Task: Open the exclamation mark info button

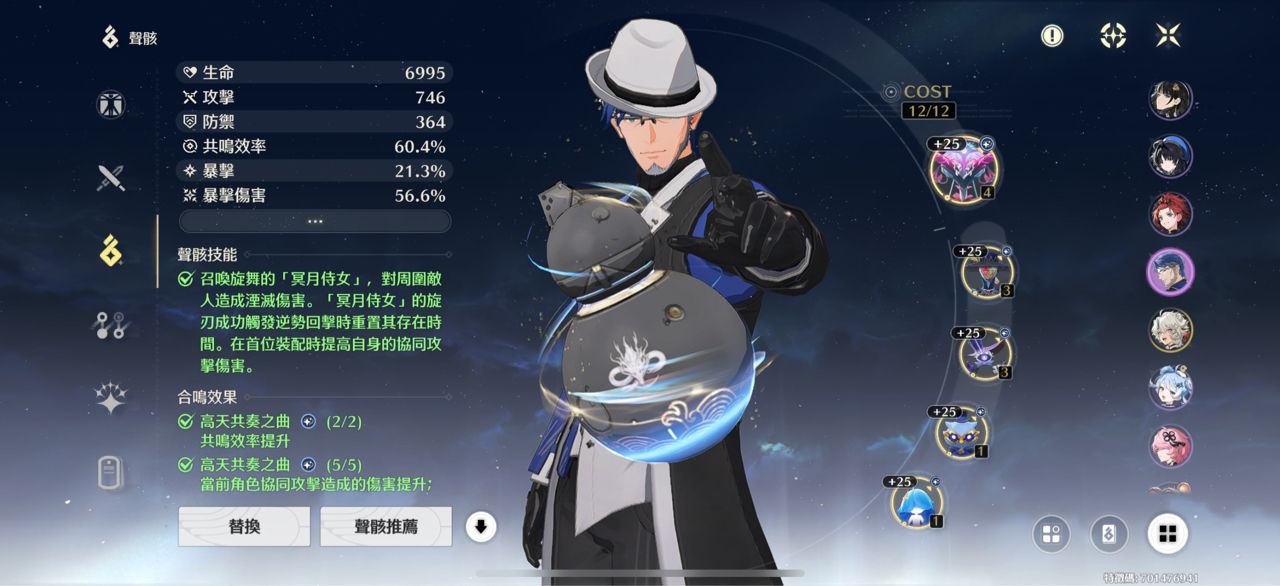Action: (1052, 36)
